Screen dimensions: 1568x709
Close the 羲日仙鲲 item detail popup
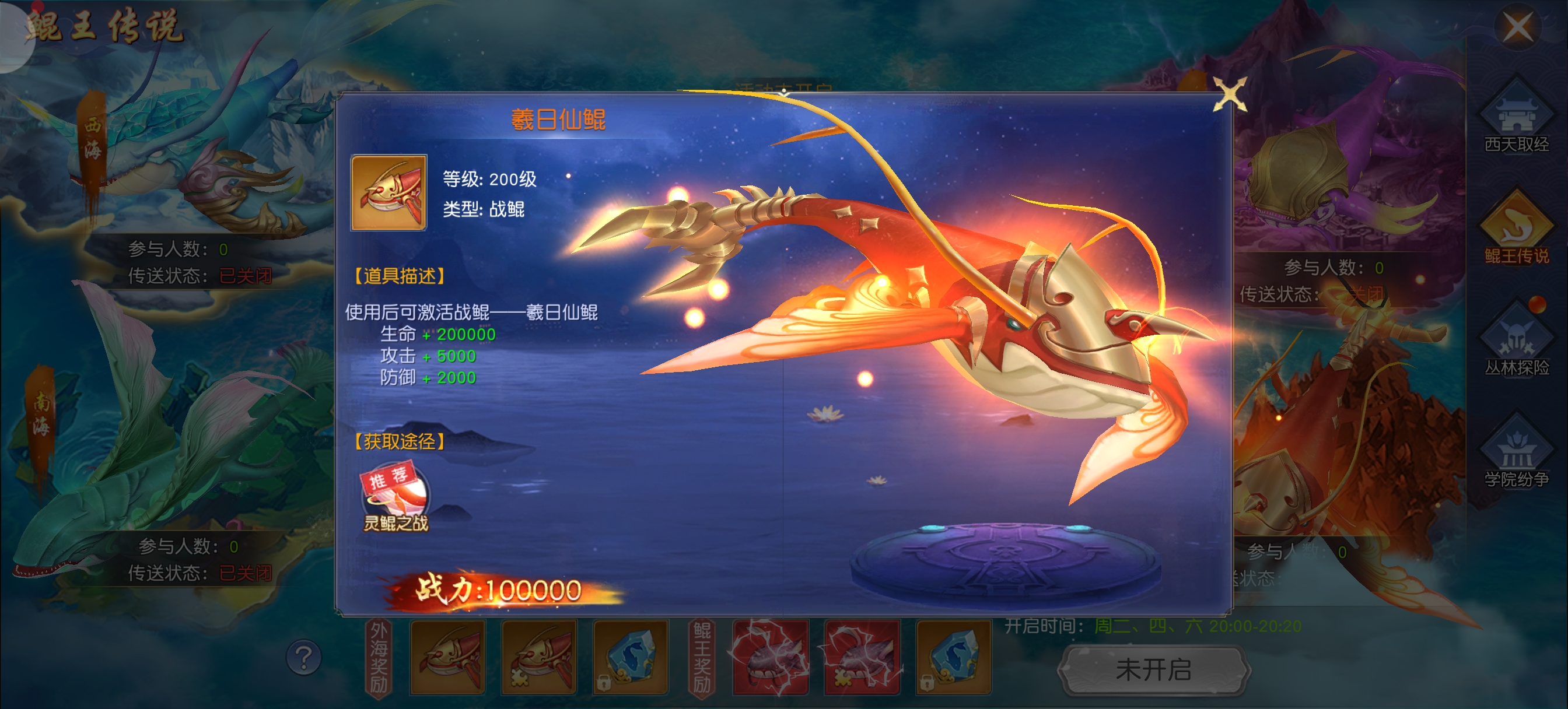pyautogui.click(x=1229, y=95)
